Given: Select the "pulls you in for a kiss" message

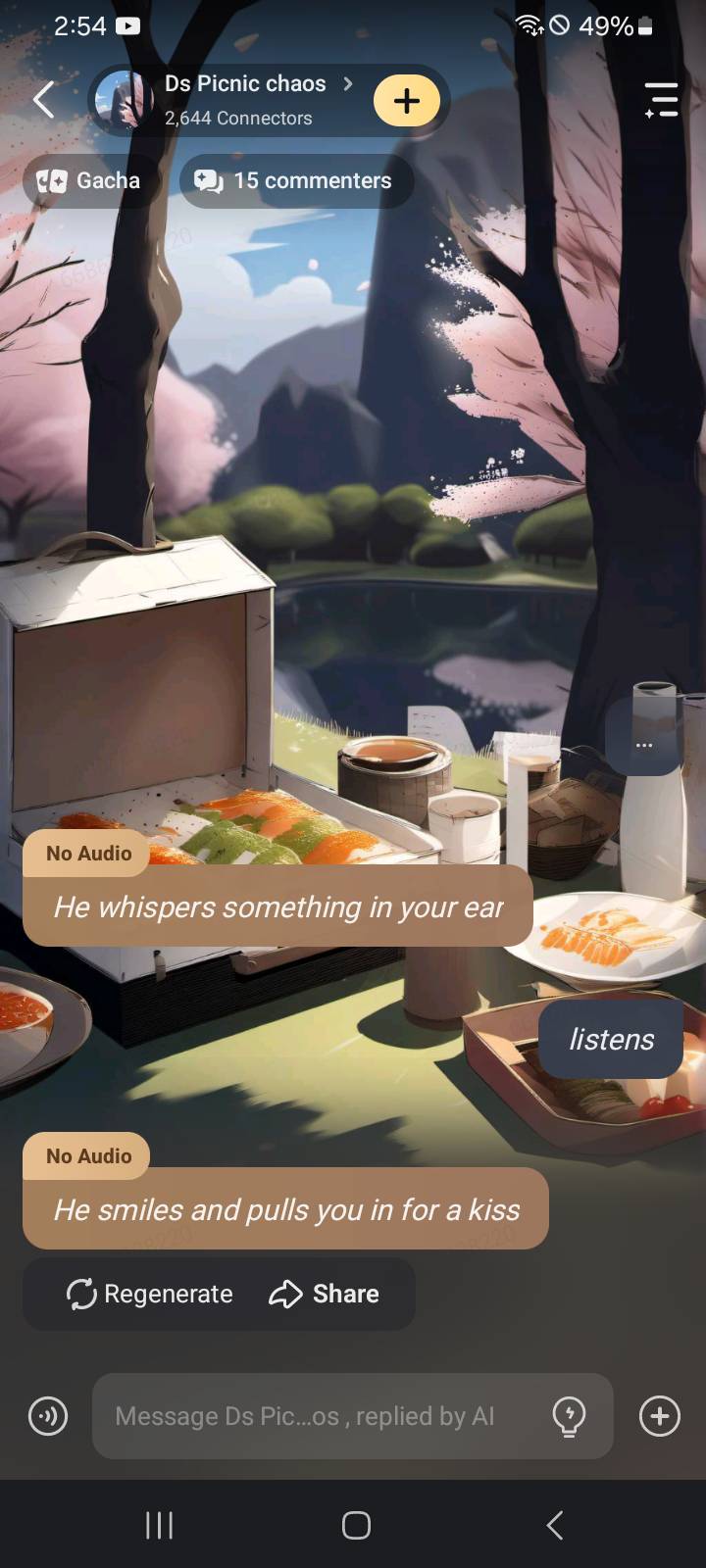Looking at the screenshot, I should (286, 1209).
